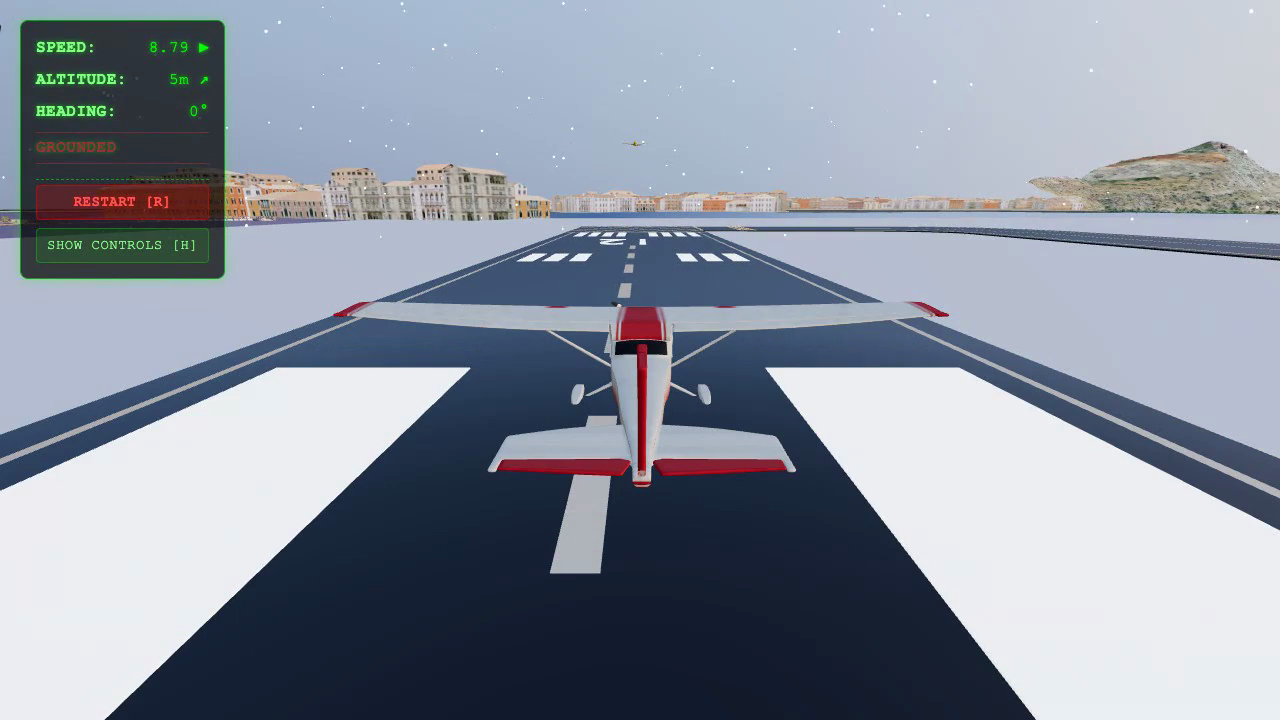This screenshot has width=1280, height=720.
Task: Open the controls list via SHOW CONTROLS [H]
Action: pyautogui.click(x=122, y=245)
